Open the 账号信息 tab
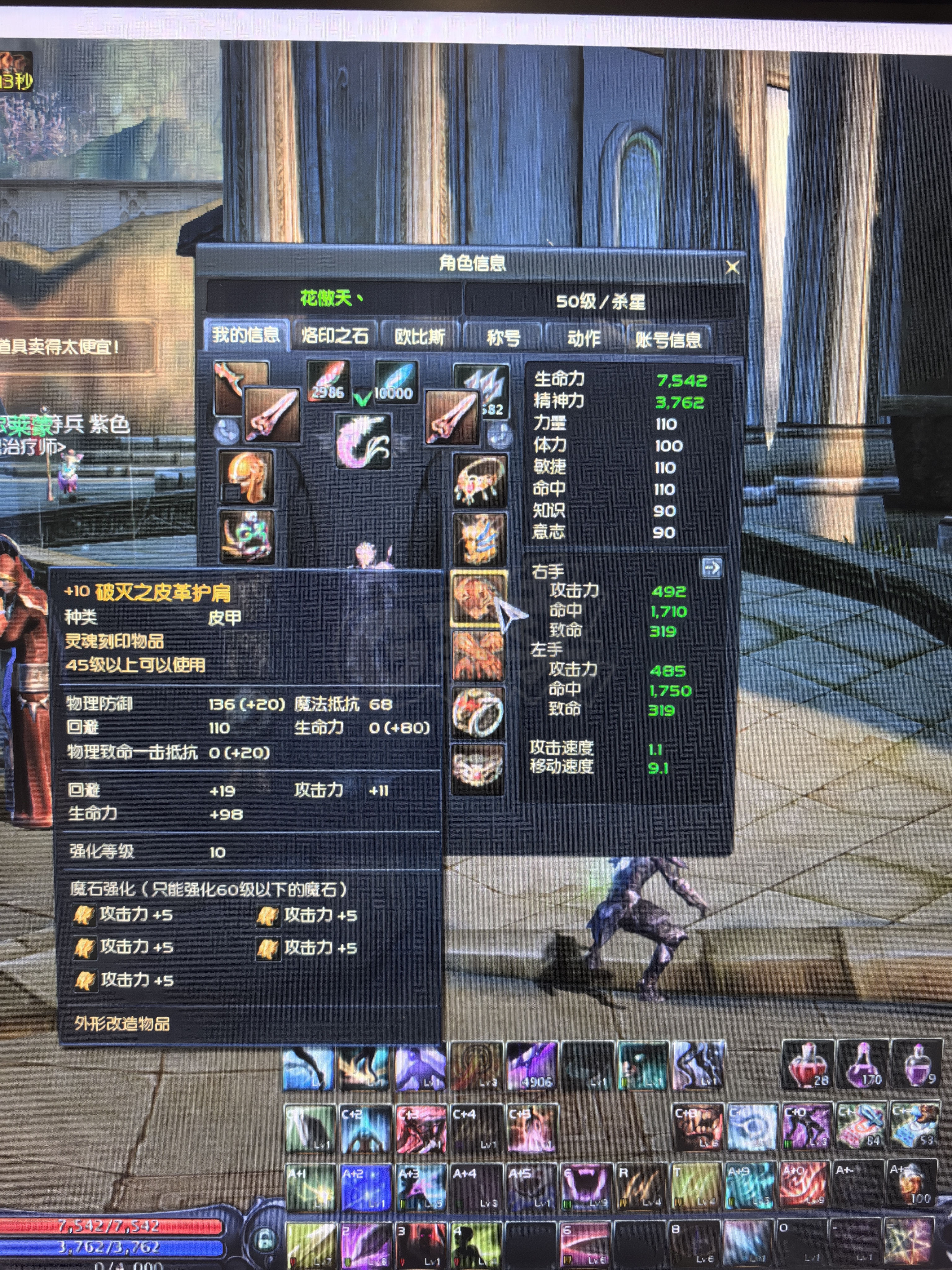The height and width of the screenshot is (1270, 952). tap(668, 340)
